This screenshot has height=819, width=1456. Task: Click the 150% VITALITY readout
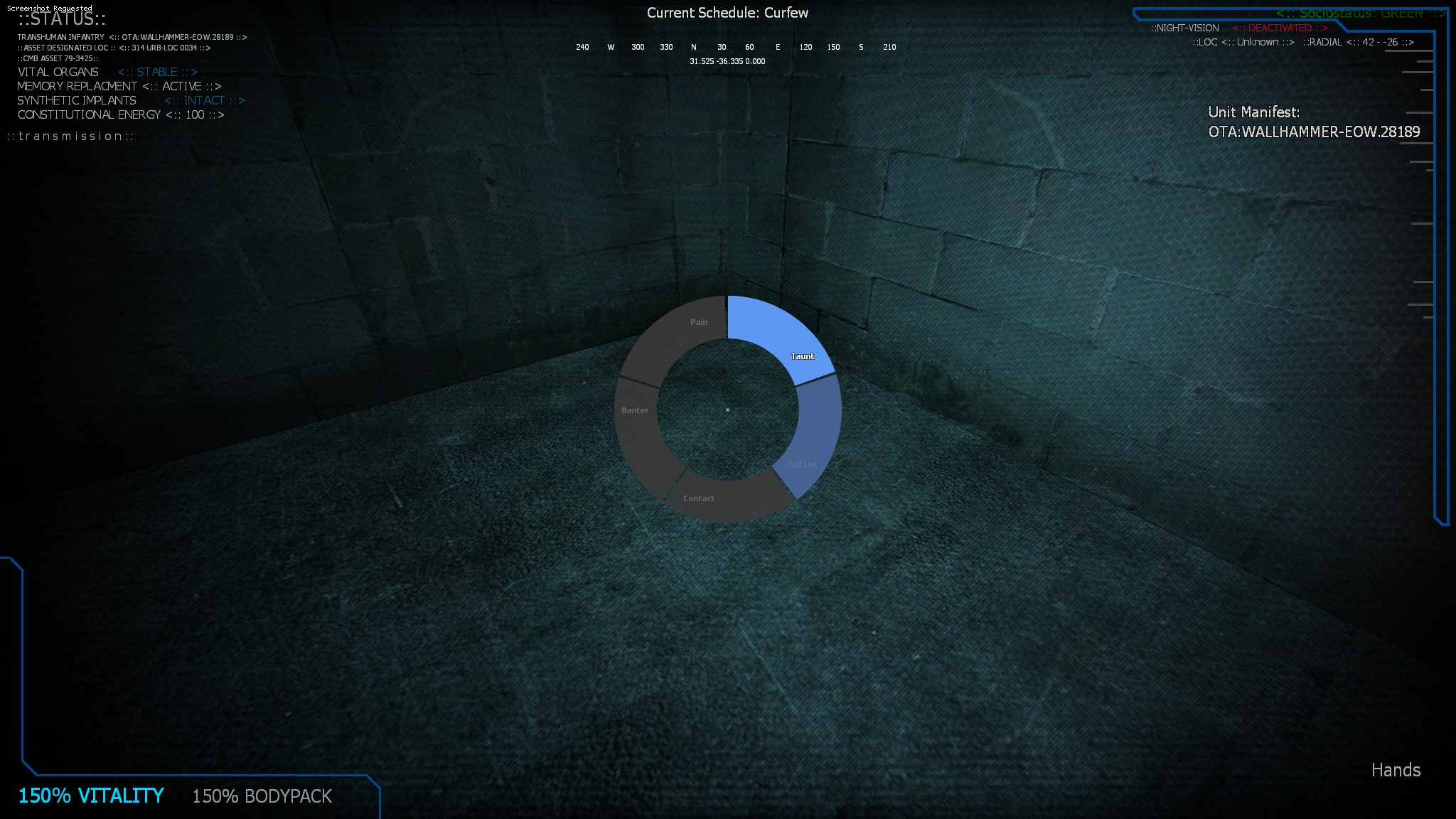pos(91,796)
